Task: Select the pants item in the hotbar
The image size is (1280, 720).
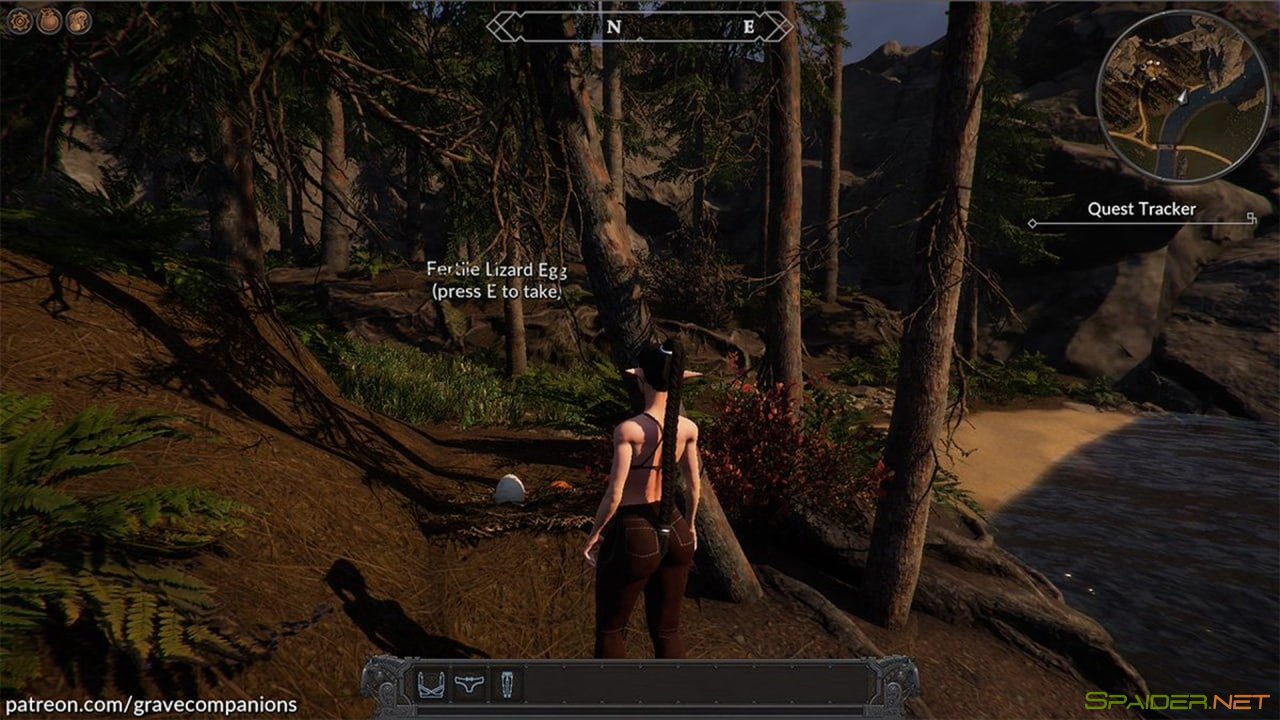Action: pyautogui.click(x=506, y=685)
